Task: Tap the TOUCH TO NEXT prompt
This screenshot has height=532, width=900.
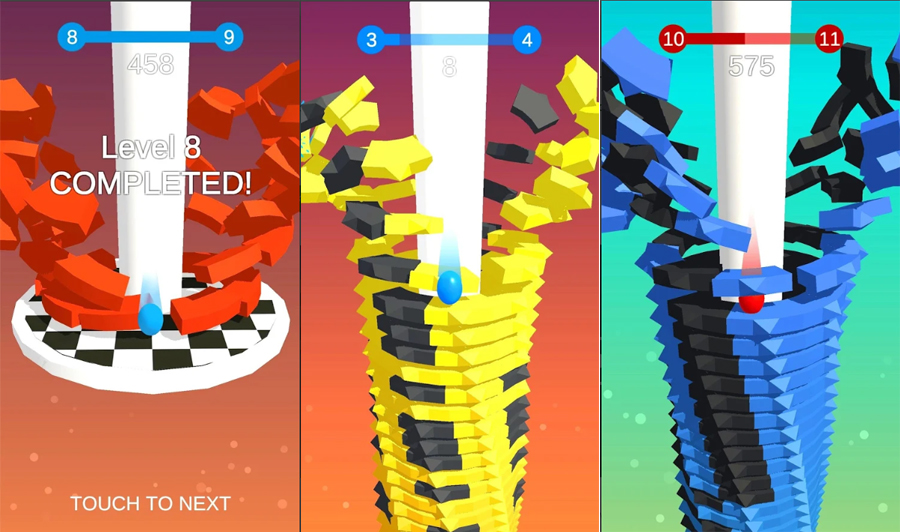Action: [x=150, y=503]
